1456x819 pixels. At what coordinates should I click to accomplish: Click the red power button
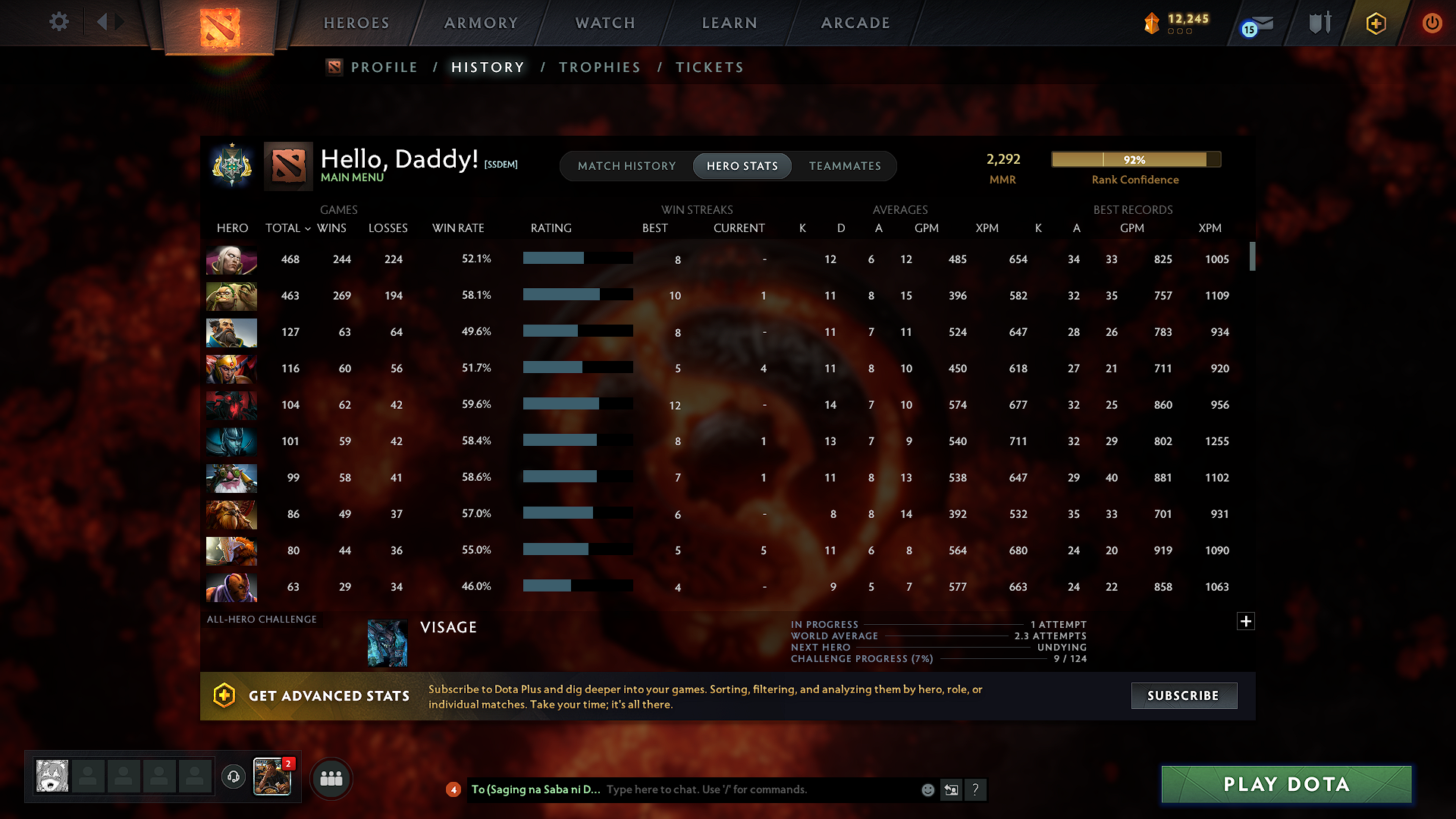(x=1432, y=23)
